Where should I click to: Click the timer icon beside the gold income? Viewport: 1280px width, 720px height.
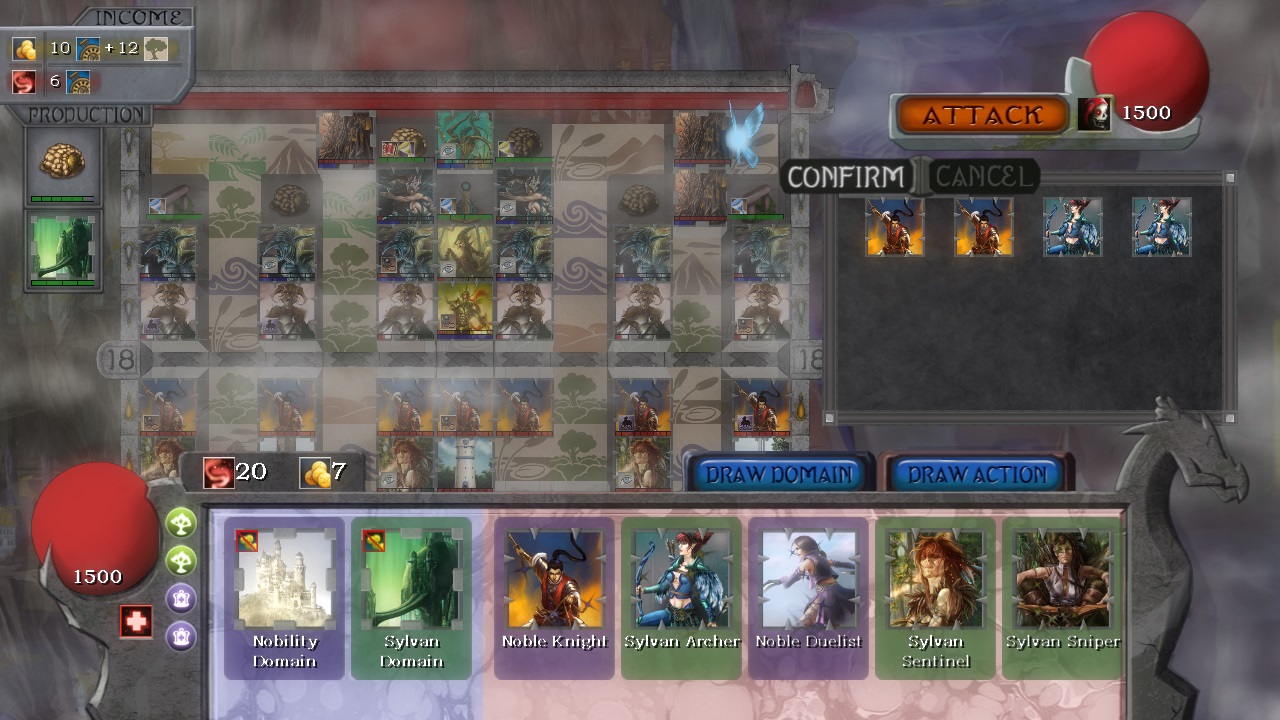point(88,49)
